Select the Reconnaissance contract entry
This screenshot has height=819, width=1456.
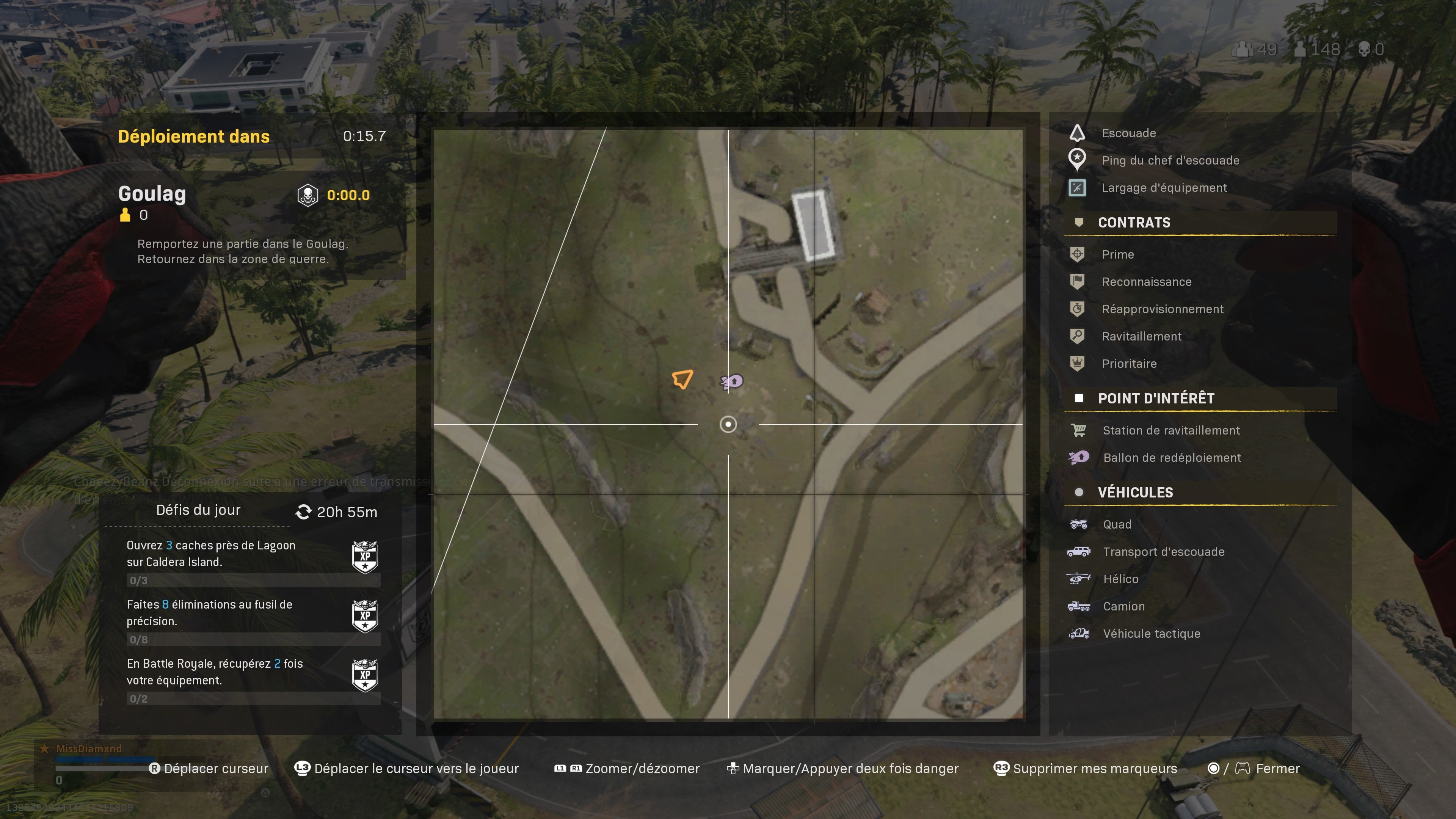(1146, 281)
